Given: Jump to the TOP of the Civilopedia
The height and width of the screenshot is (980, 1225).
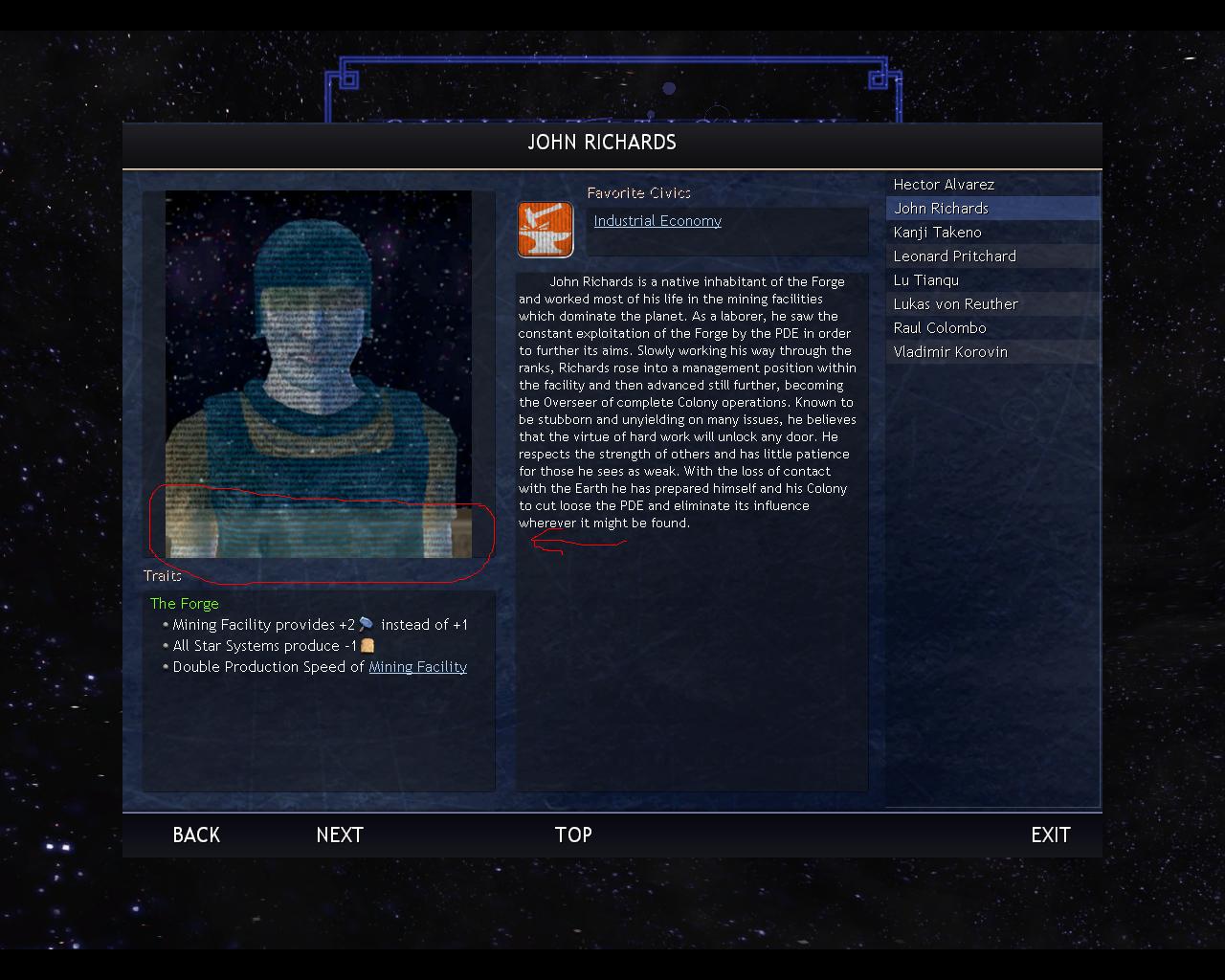Looking at the screenshot, I should (x=573, y=835).
